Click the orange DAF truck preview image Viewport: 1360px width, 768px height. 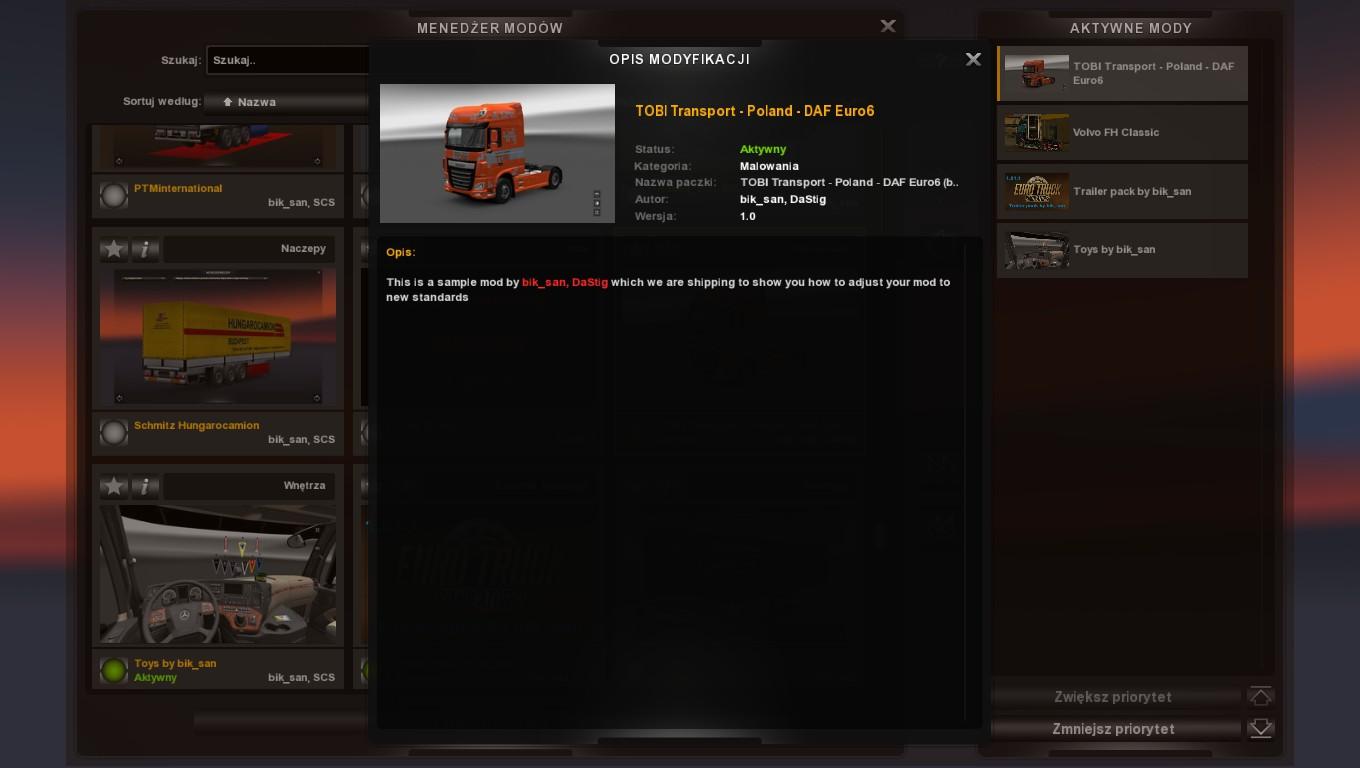(x=497, y=153)
